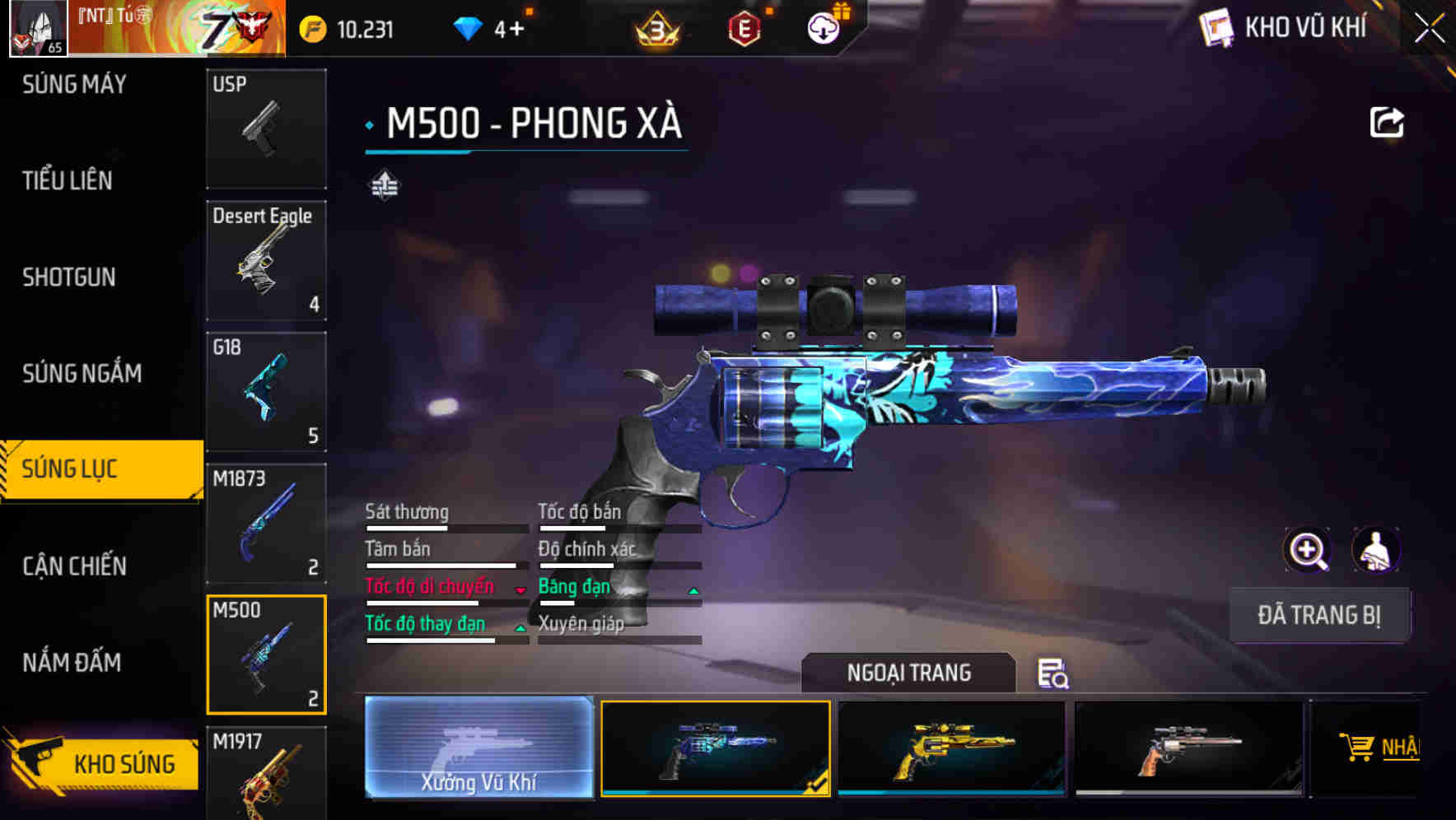Select the SHOTGUN category
Screen dimensions: 1456x820
[x=68, y=277]
